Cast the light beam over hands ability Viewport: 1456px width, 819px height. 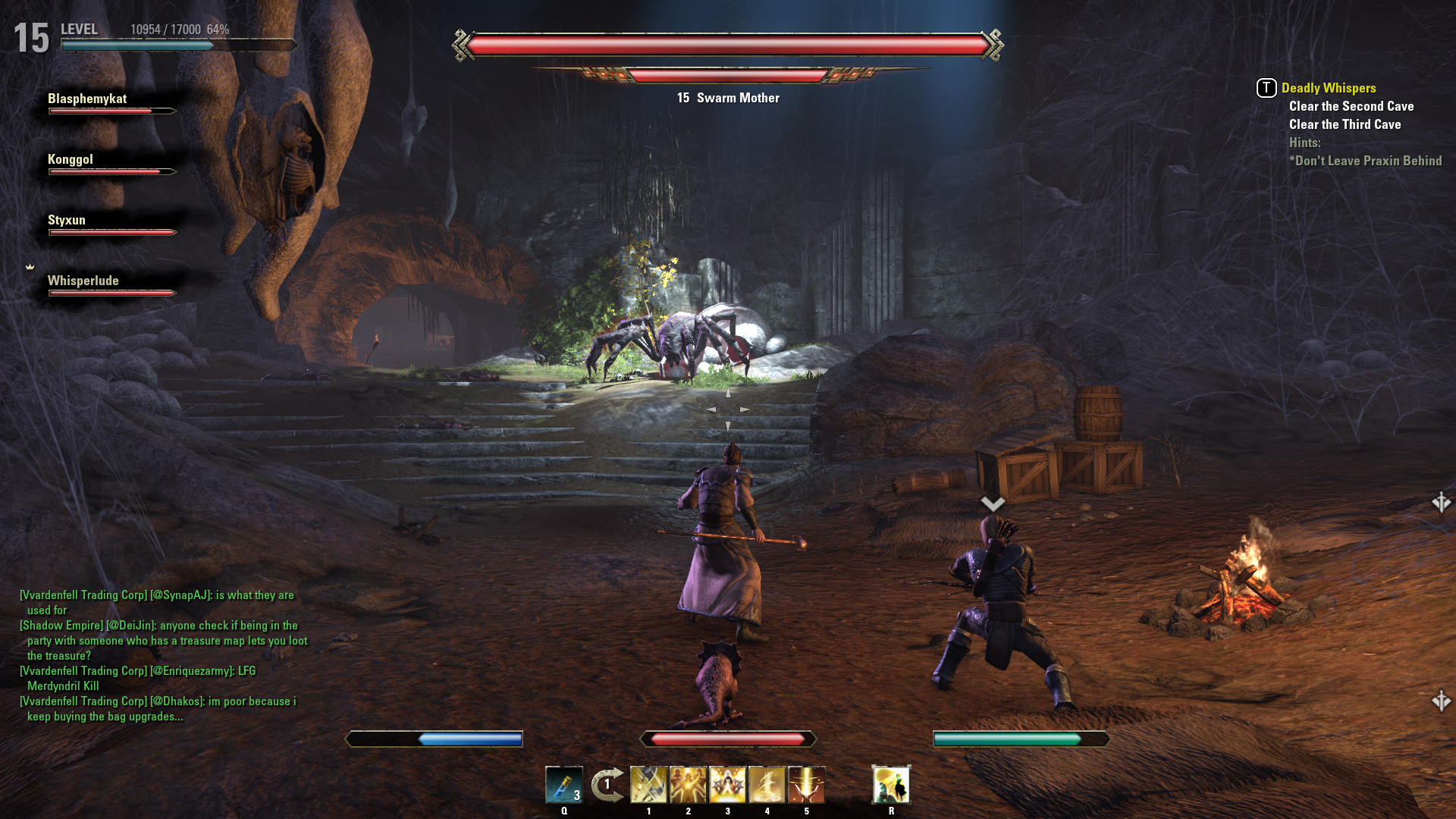[x=806, y=785]
